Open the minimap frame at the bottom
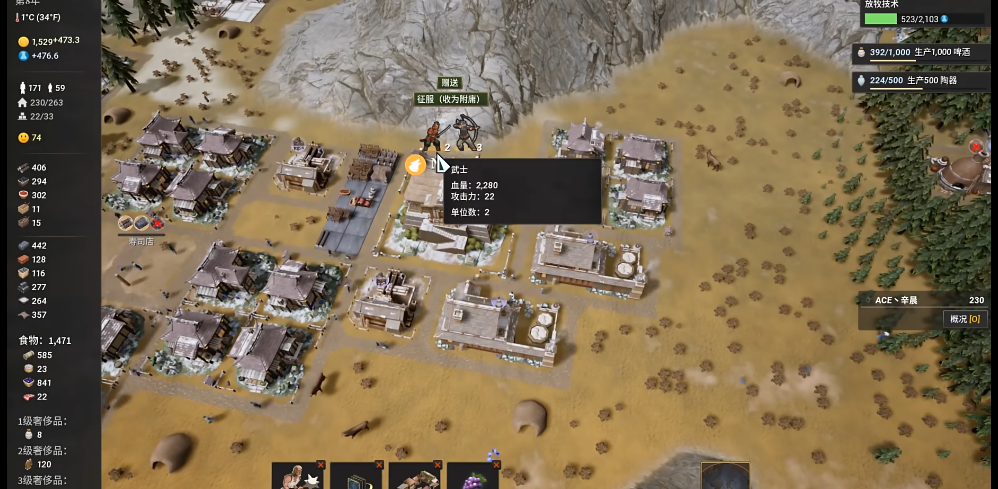This screenshot has height=489, width=998. (x=725, y=476)
